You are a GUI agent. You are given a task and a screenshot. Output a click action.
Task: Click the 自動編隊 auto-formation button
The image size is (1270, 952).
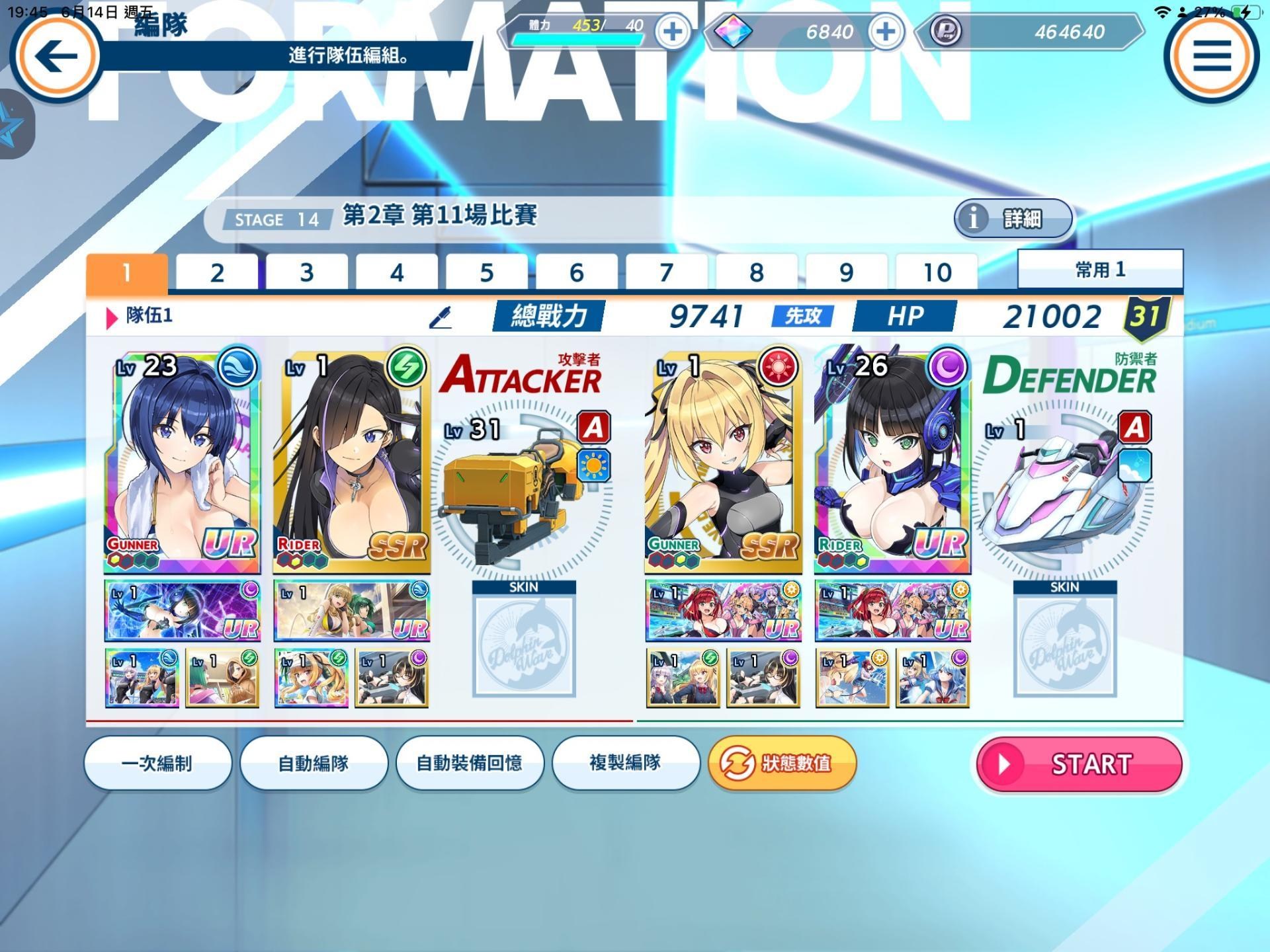click(313, 764)
